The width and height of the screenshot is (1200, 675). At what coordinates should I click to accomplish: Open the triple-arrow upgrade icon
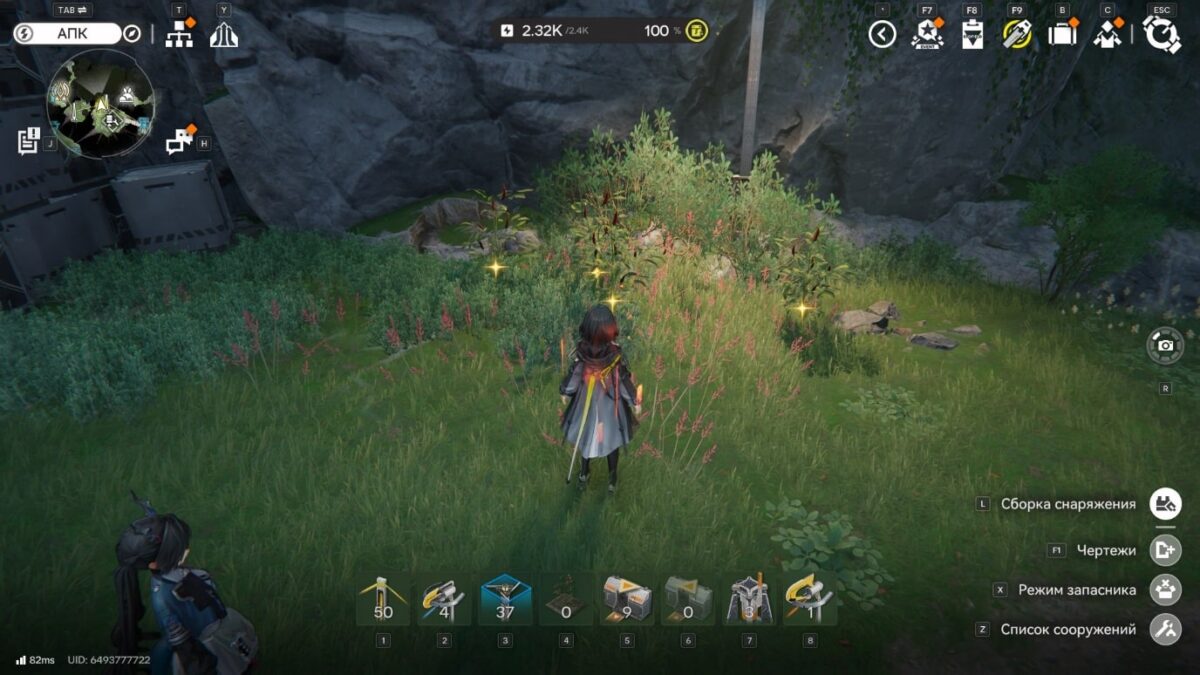[224, 35]
